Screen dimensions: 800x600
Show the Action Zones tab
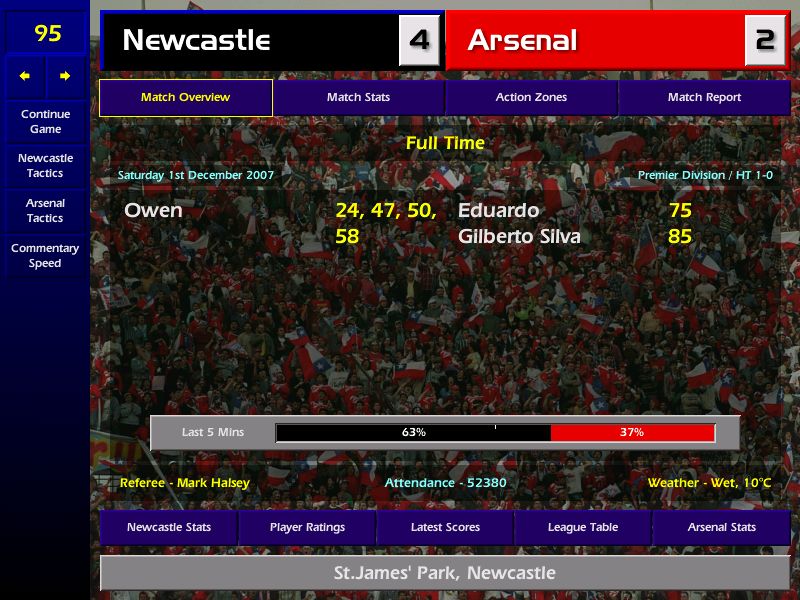(x=531, y=97)
